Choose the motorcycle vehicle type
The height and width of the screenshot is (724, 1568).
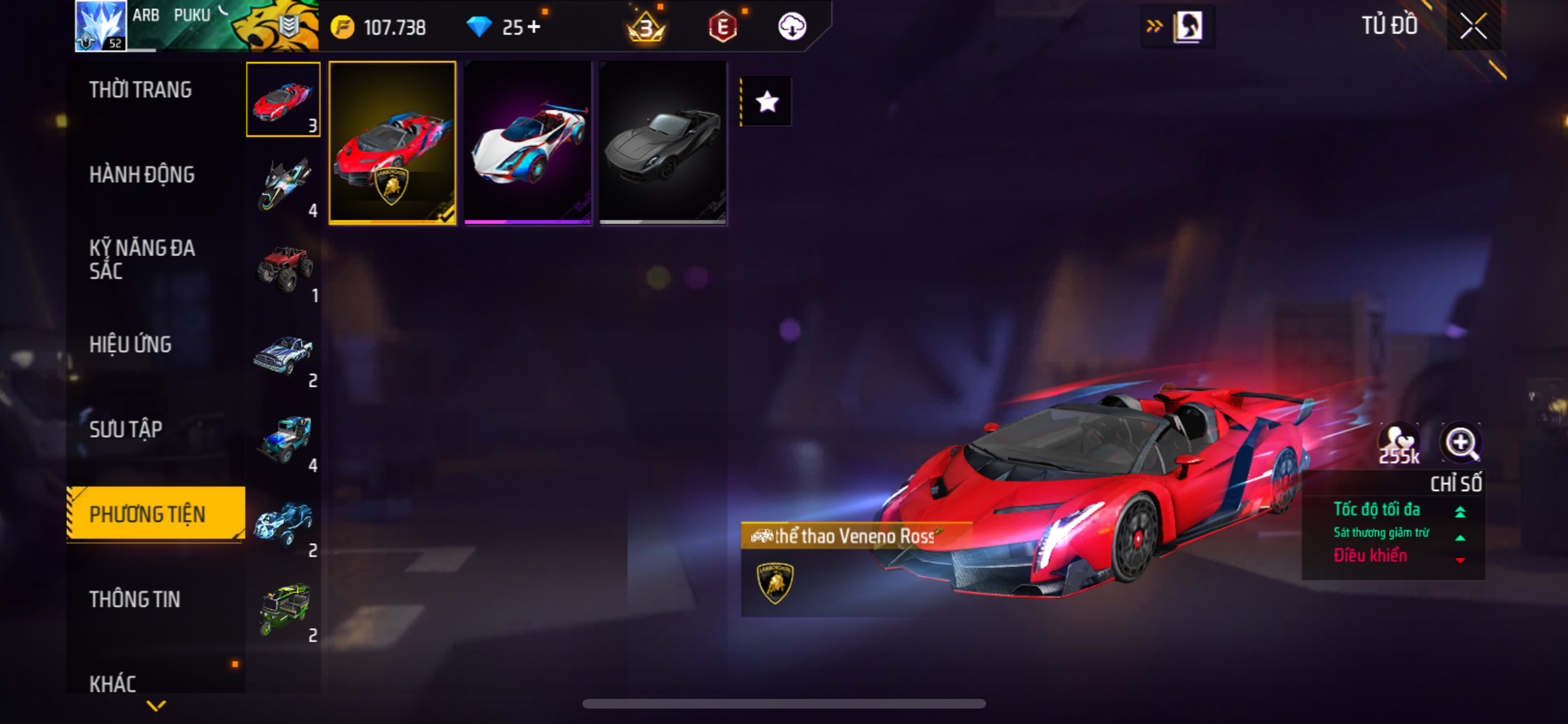(x=284, y=185)
